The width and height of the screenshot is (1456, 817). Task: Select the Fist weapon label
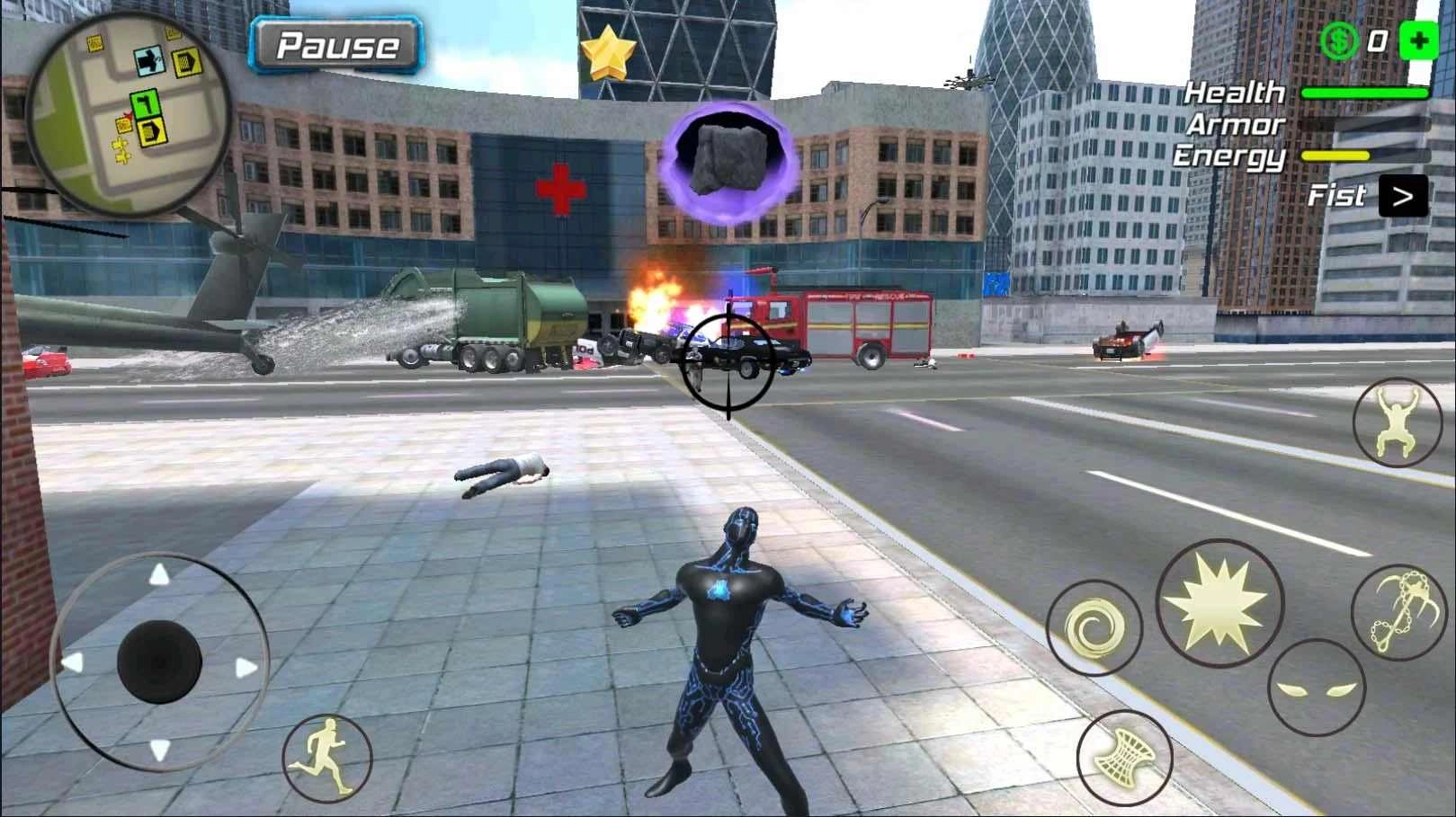pyautogui.click(x=1339, y=194)
